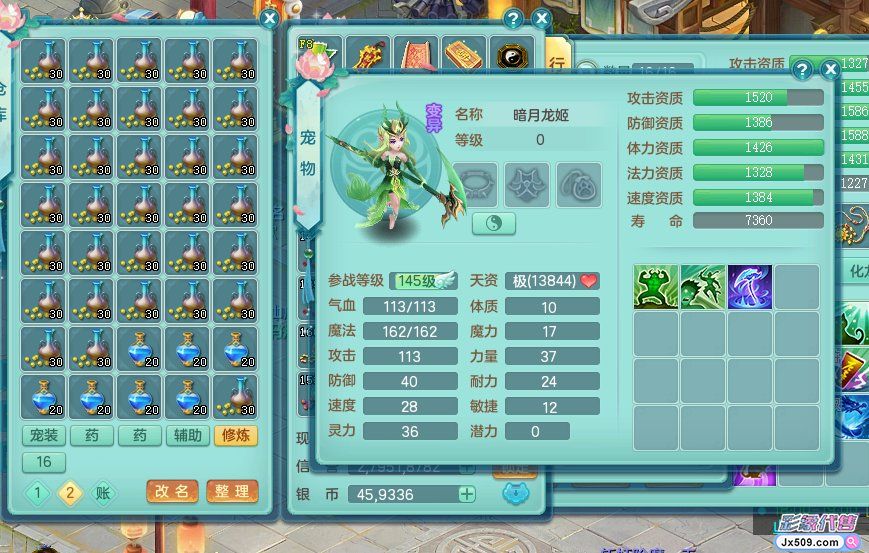Click the yin-yang button under the pet portrait

click(x=494, y=222)
